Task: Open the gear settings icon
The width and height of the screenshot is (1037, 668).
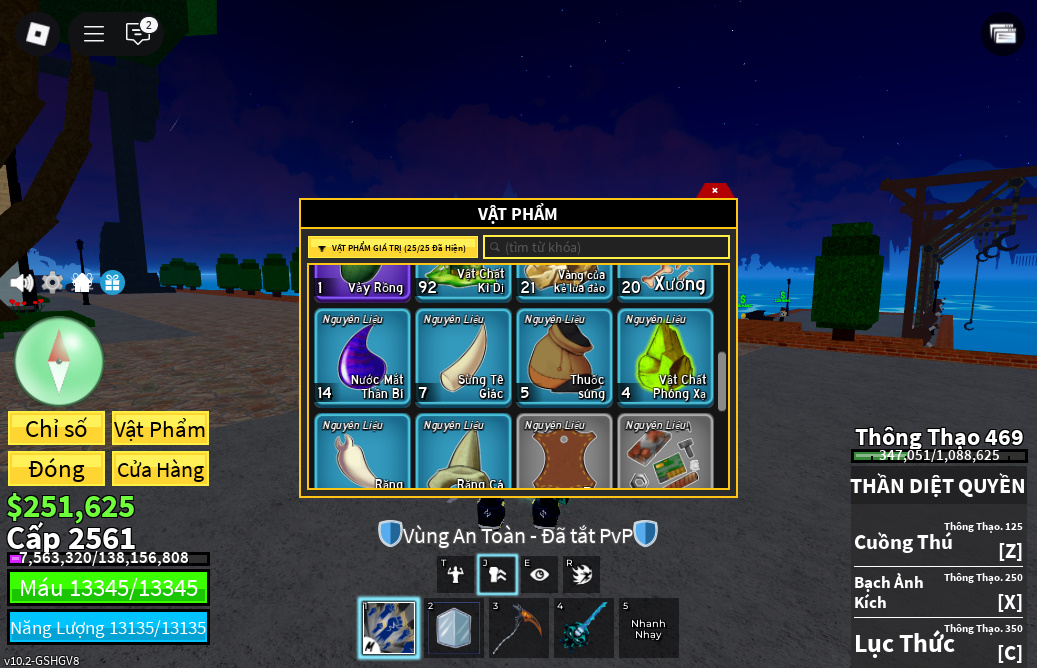Action: coord(52,283)
